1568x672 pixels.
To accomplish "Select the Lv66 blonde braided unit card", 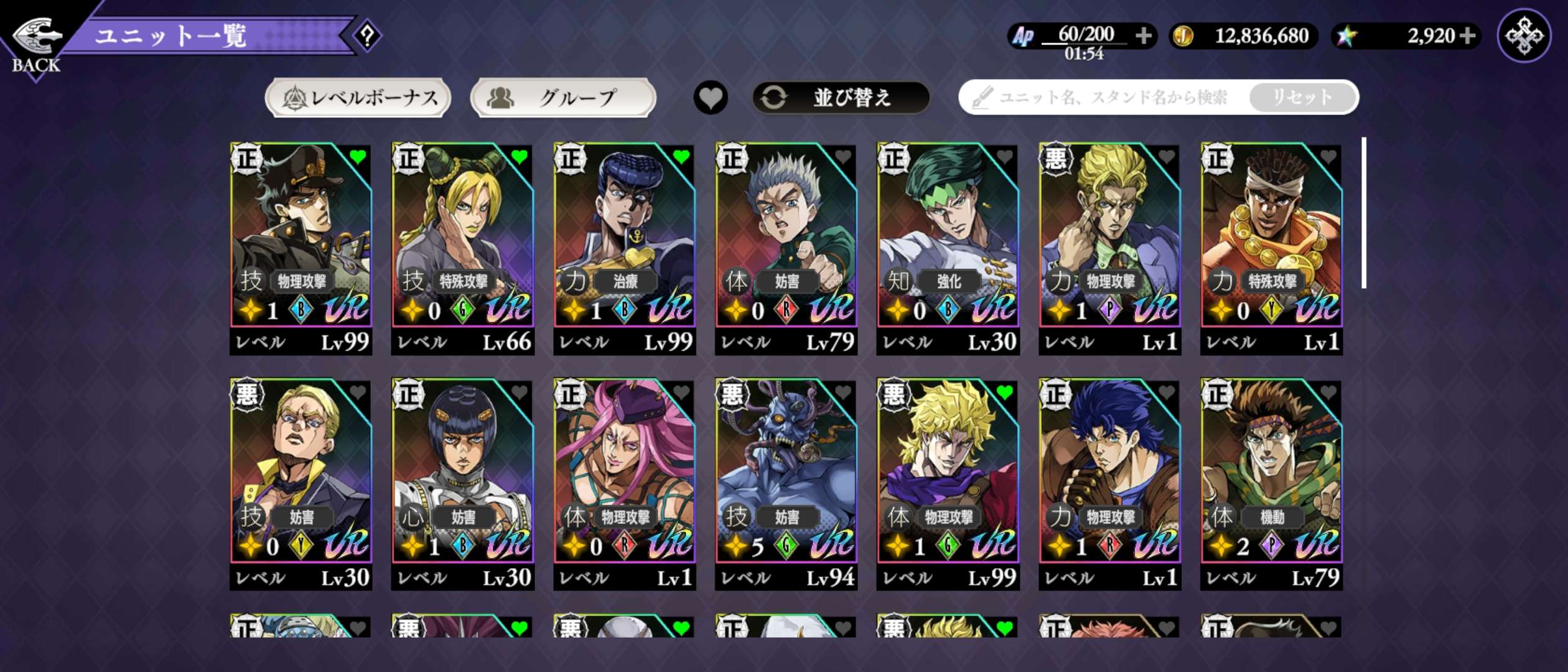I will 462,249.
